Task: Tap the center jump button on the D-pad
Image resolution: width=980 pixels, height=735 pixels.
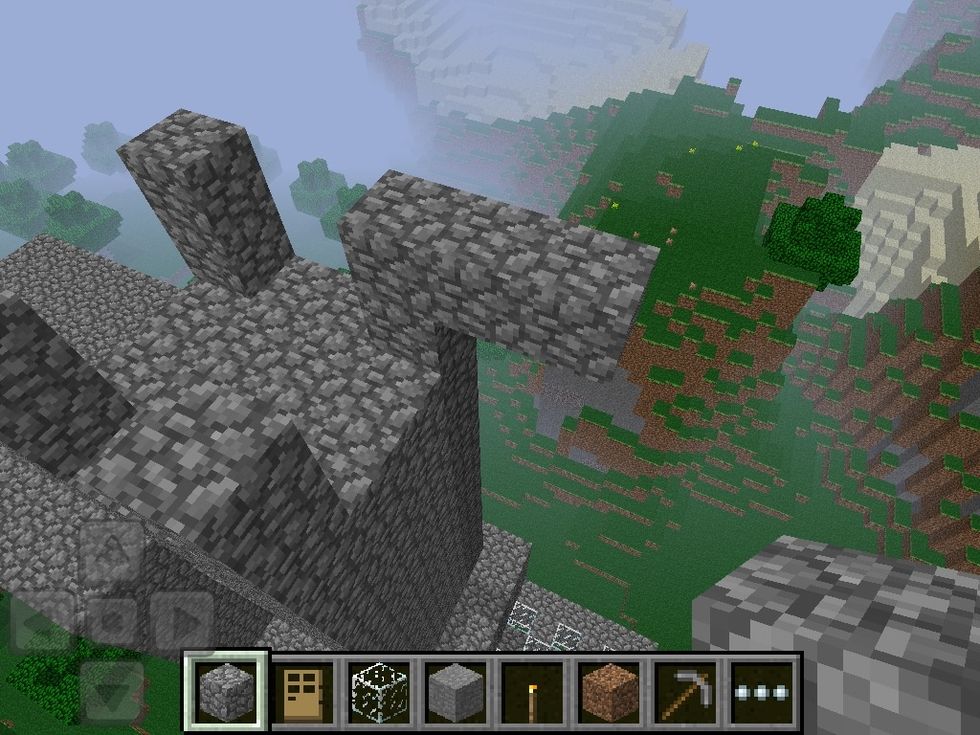Action: (111, 622)
